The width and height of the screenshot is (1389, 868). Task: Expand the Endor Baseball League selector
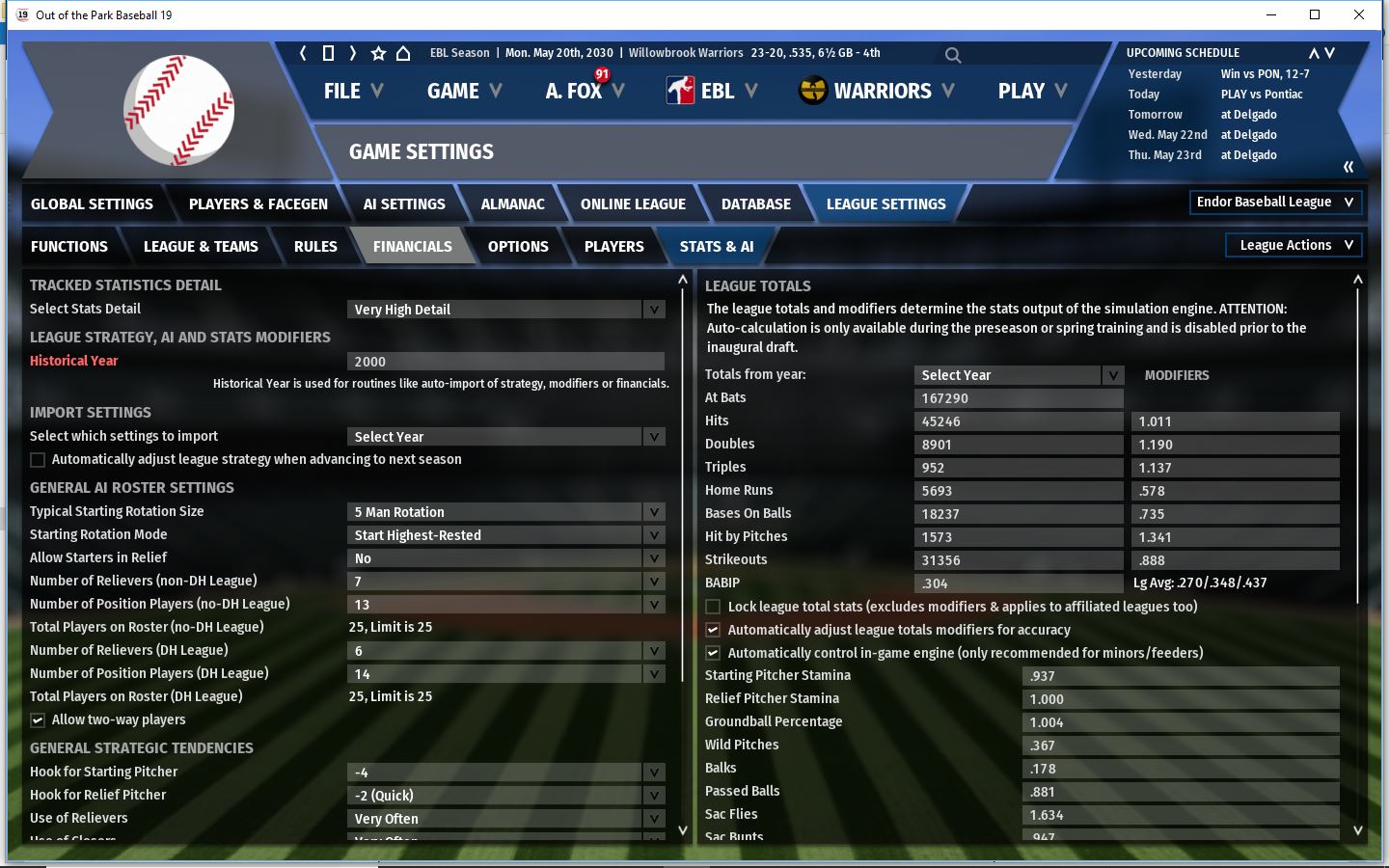(1274, 203)
